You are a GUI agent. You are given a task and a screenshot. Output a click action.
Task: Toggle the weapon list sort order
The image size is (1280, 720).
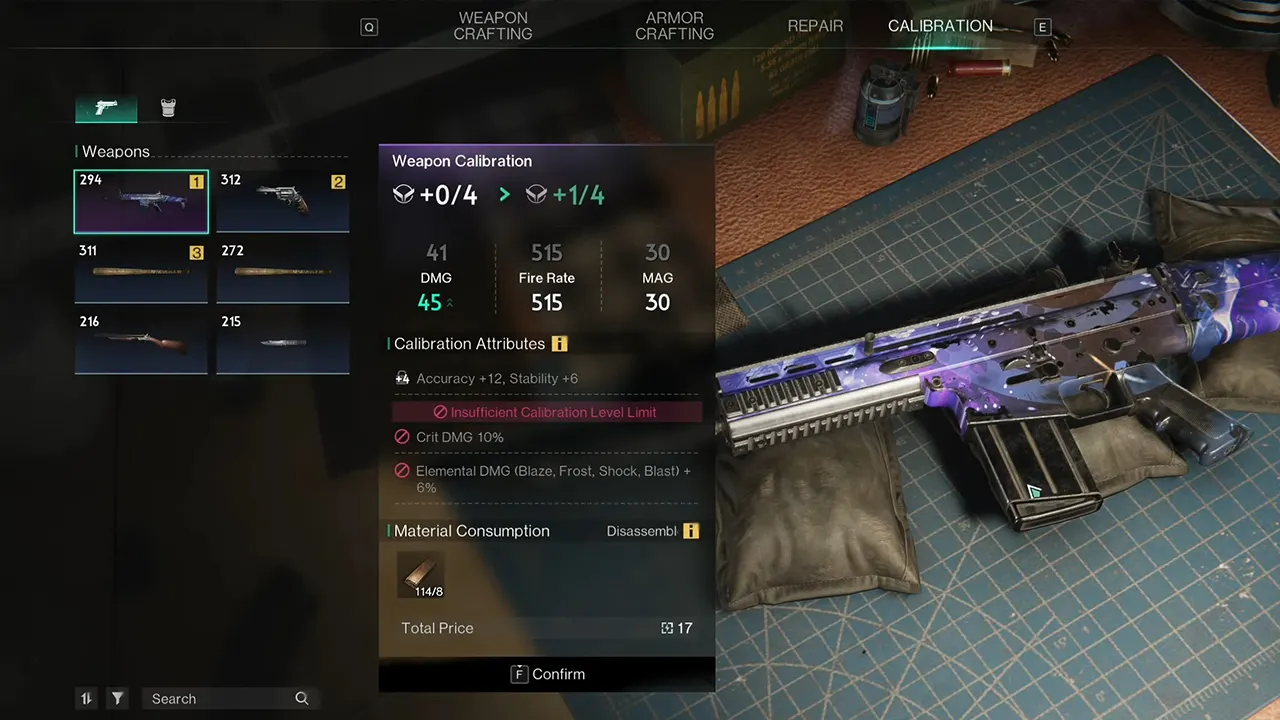tap(87, 699)
